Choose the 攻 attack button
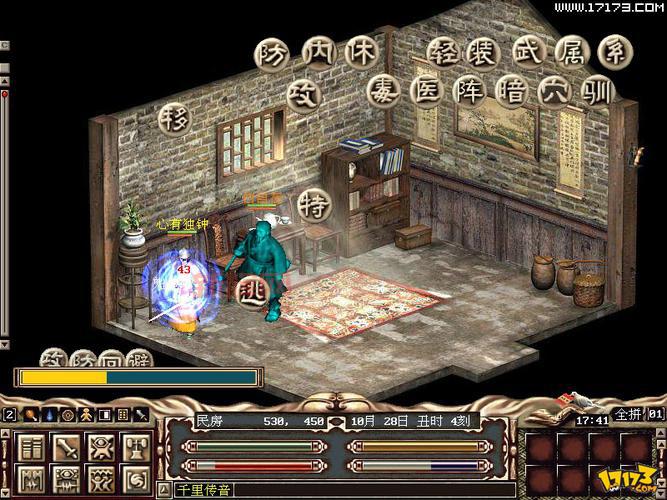This screenshot has width=667, height=500. tap(302, 93)
